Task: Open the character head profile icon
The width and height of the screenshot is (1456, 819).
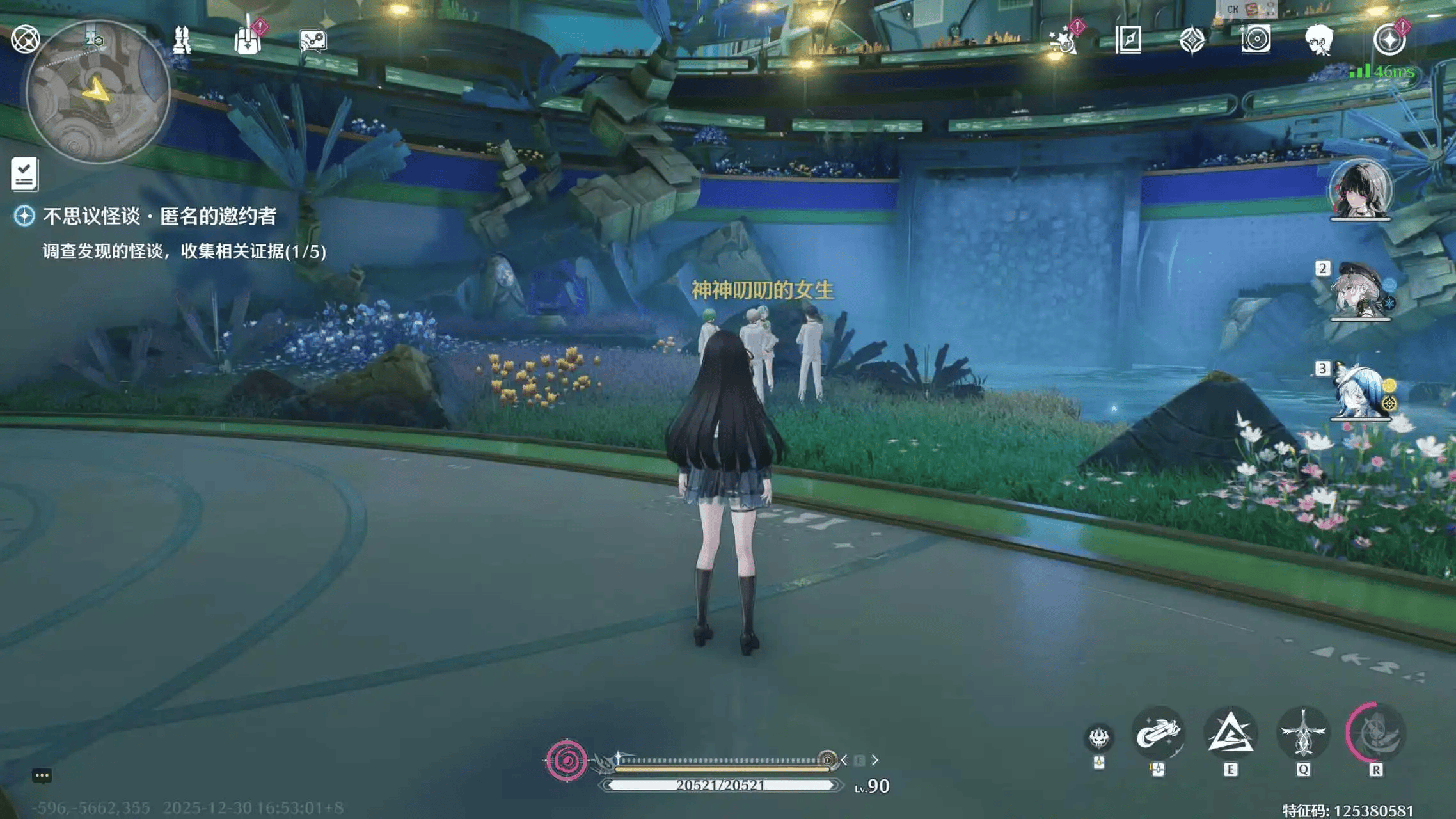Action: [x=1319, y=40]
